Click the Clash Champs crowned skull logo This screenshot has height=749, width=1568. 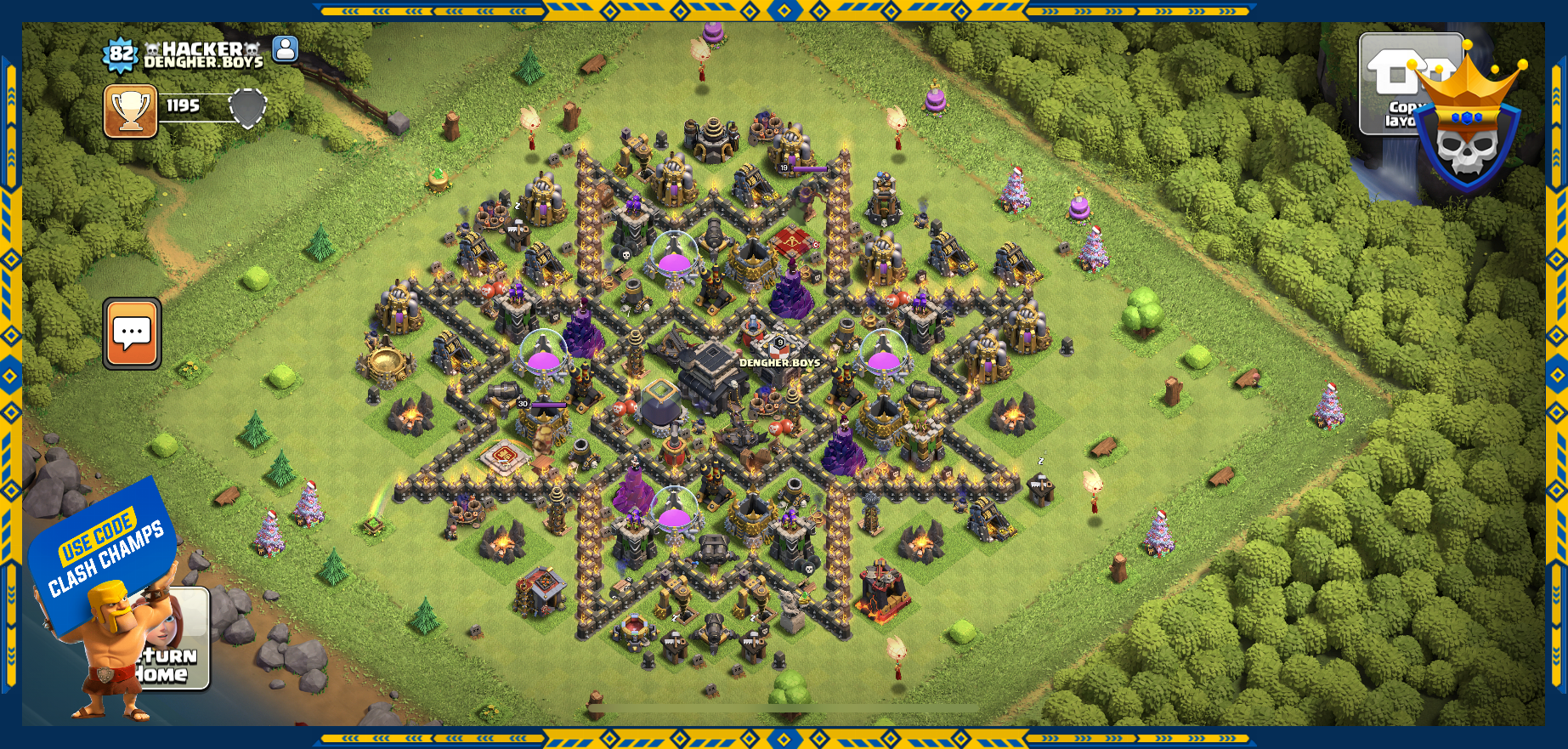click(x=1469, y=128)
